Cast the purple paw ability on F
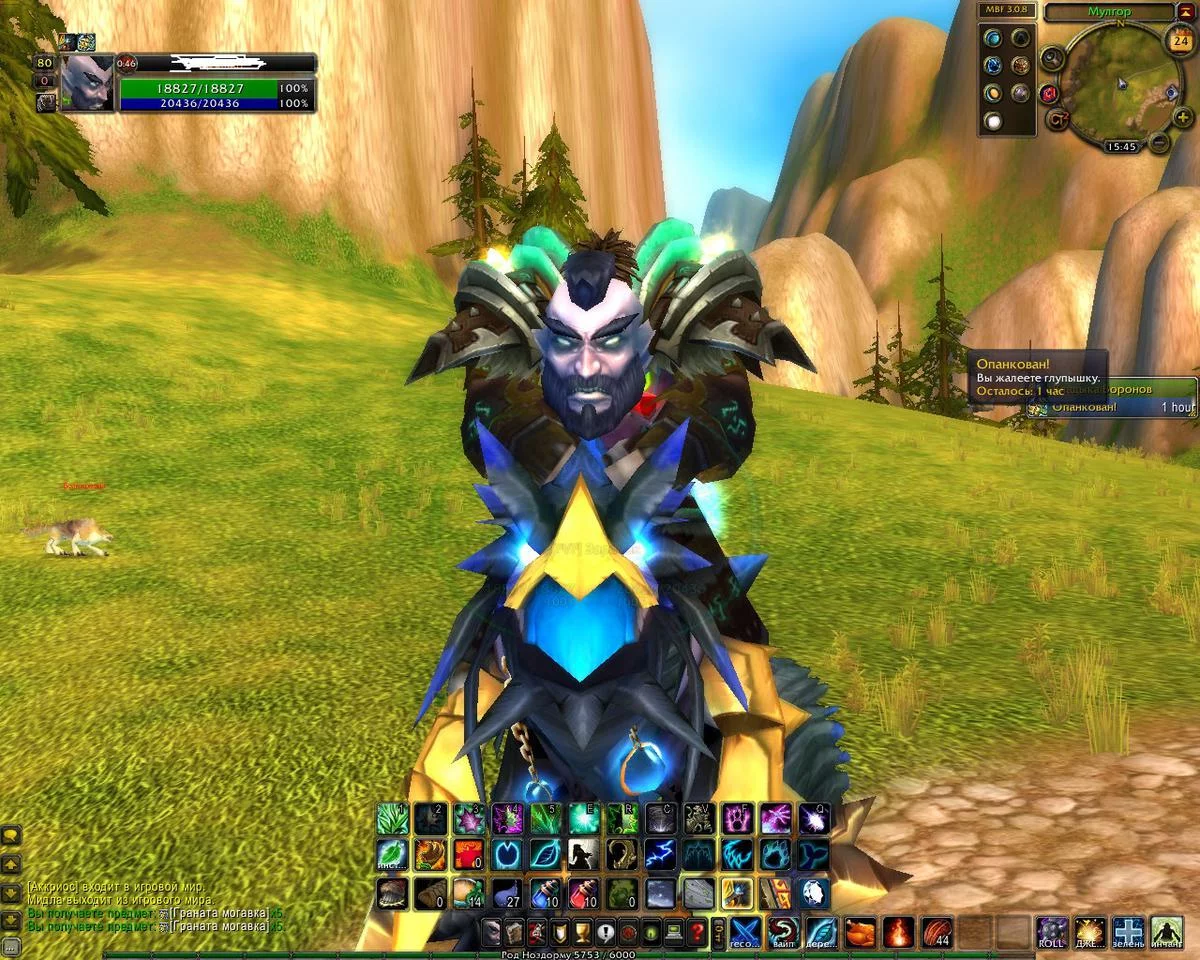Image resolution: width=1200 pixels, height=960 pixels. point(738,818)
